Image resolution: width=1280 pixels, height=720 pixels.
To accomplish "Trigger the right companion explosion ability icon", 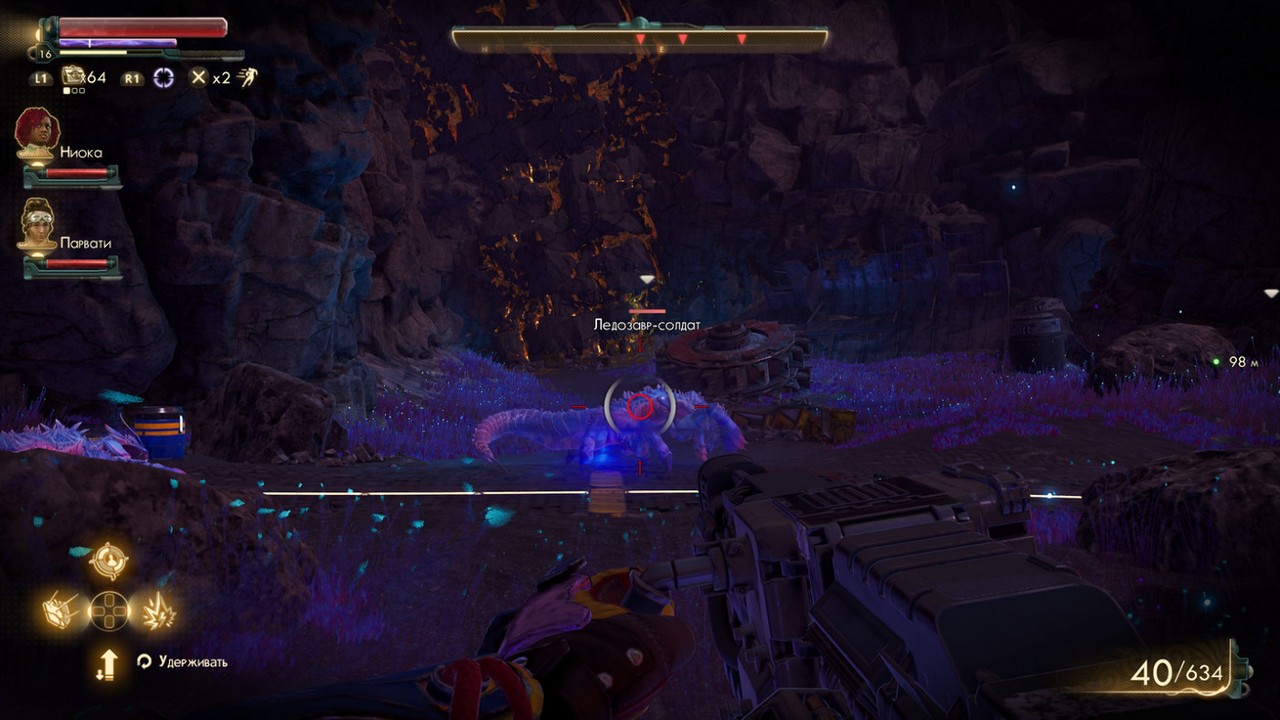I will [158, 610].
